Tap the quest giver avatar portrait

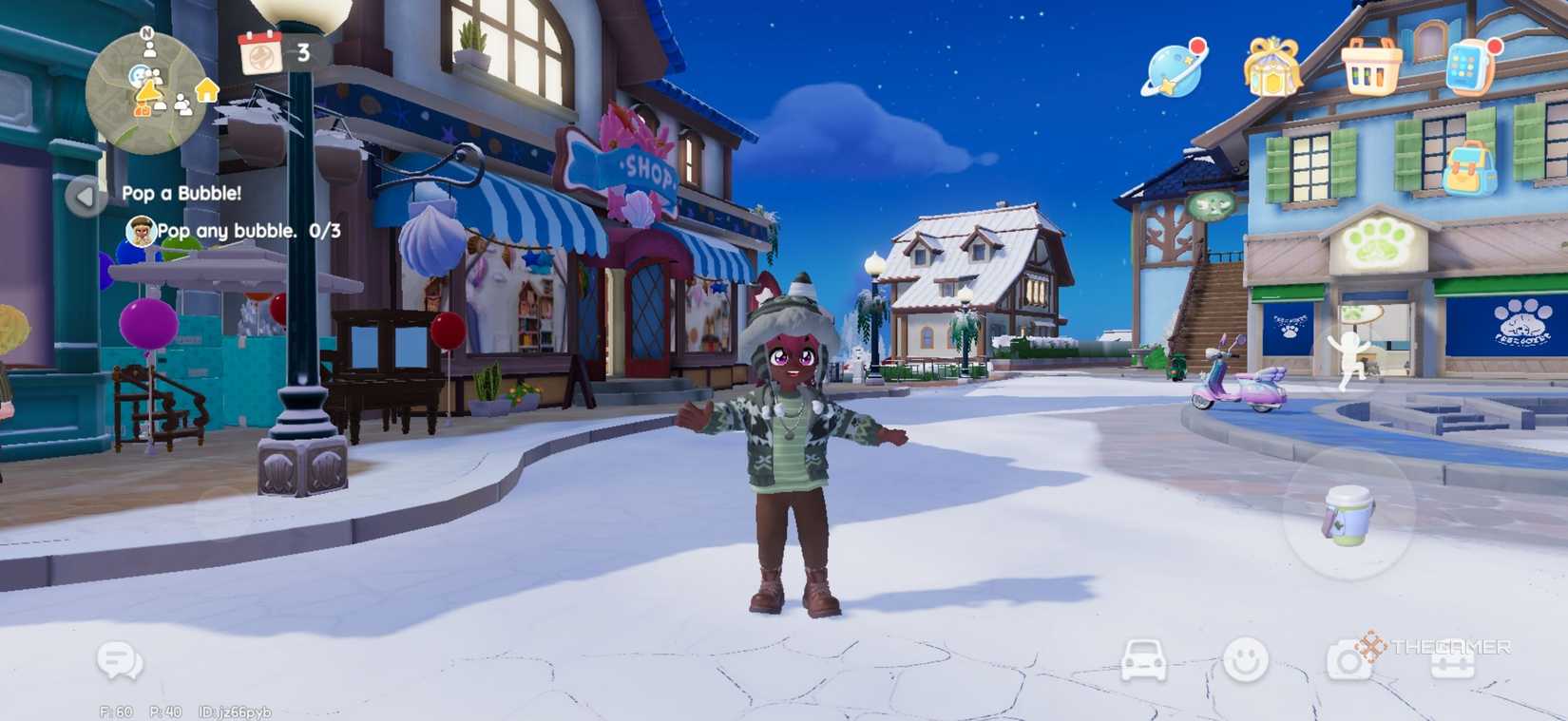pos(141,230)
